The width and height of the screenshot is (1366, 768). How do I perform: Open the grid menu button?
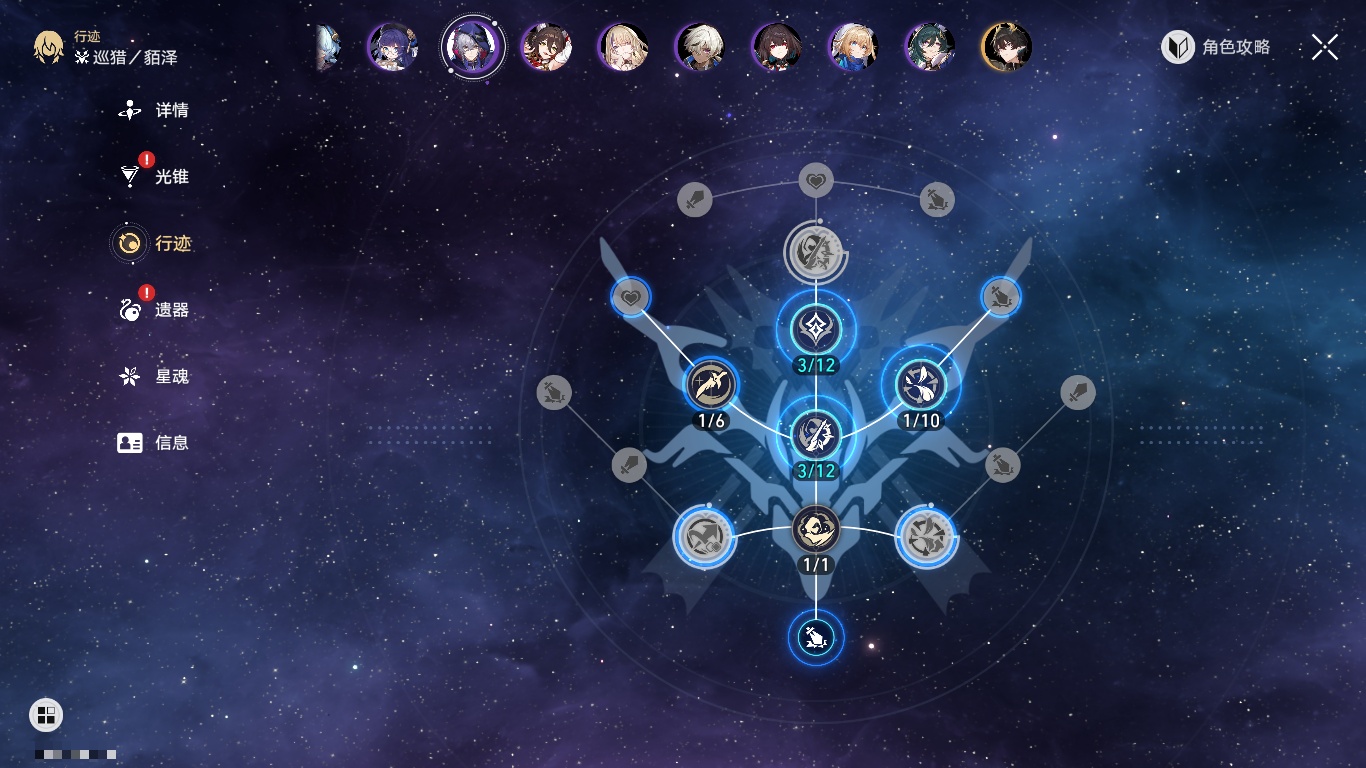click(46, 715)
